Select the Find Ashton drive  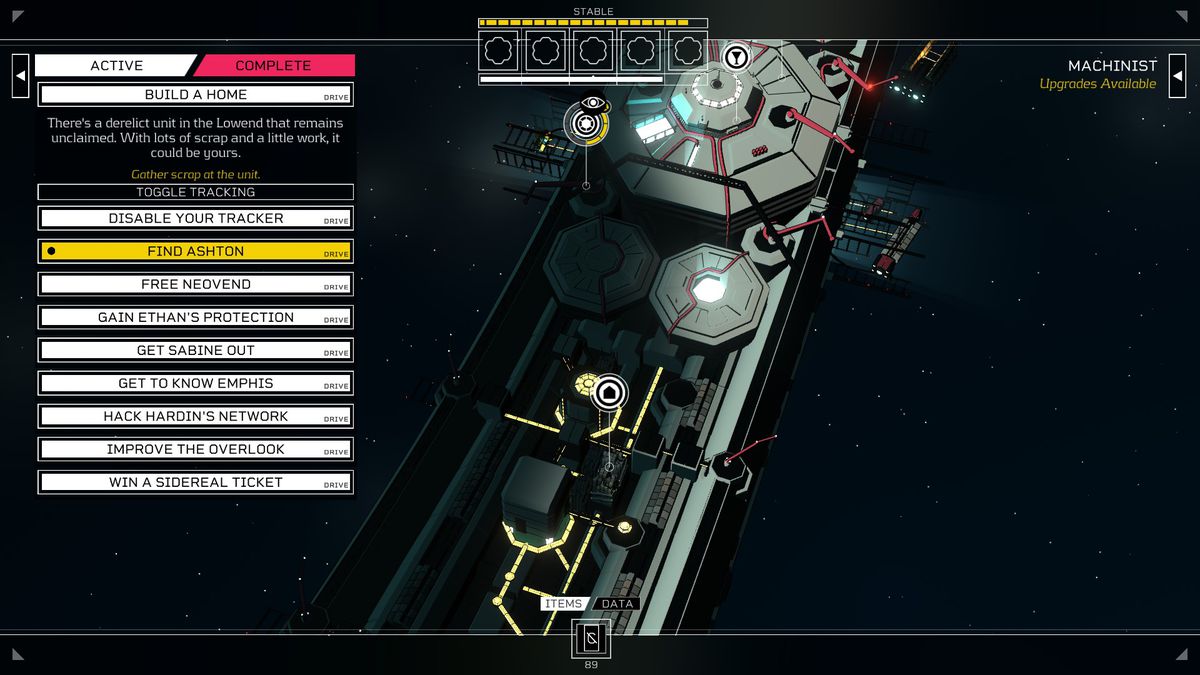click(x=195, y=251)
